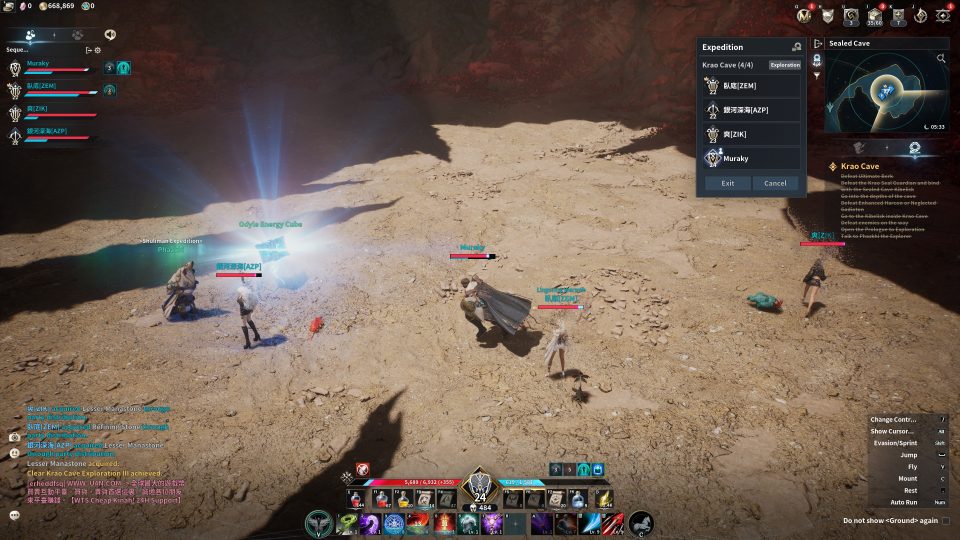This screenshot has width=960, height=540.
Task: Cancel the Expedition panel
Action: (x=775, y=183)
